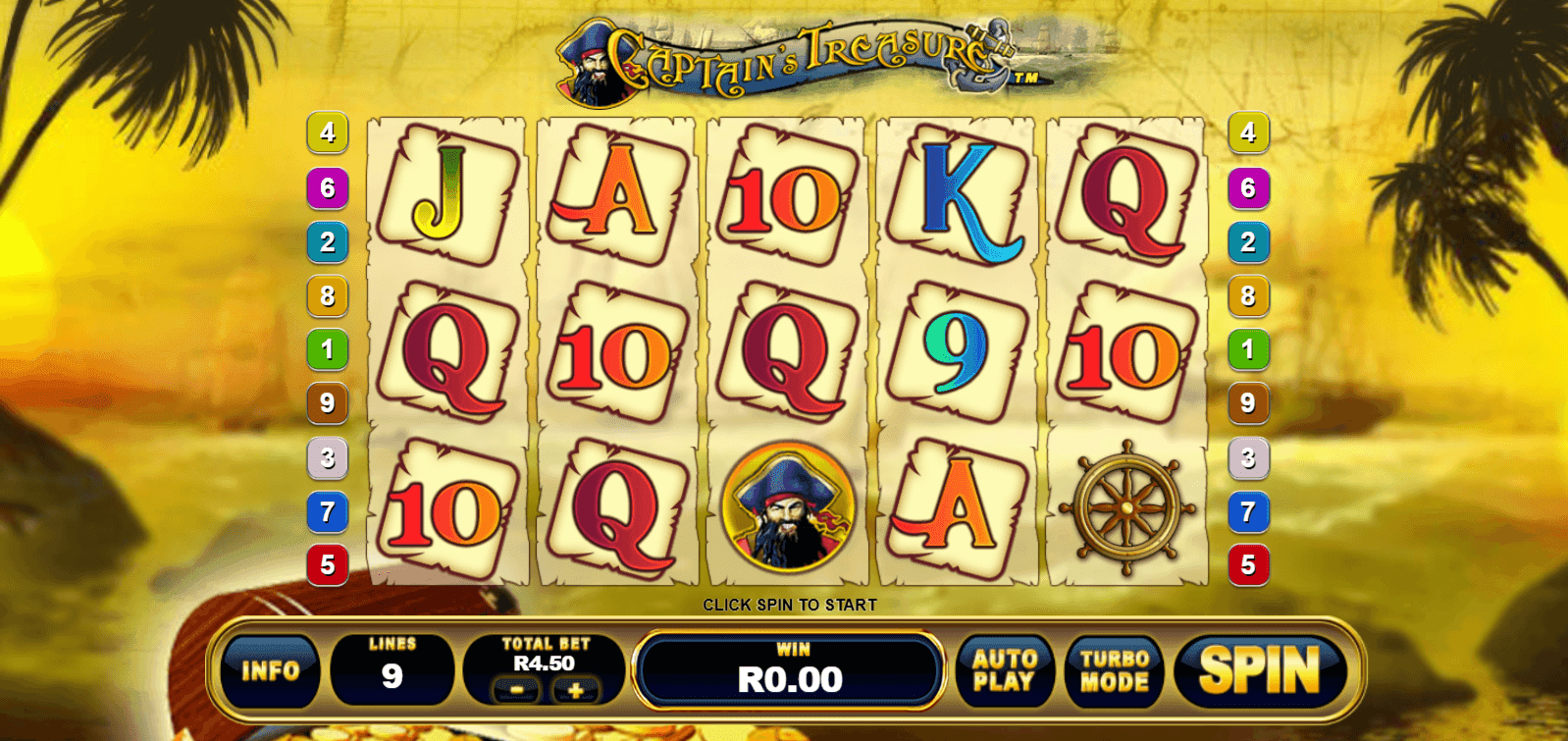The height and width of the screenshot is (741, 1568).
Task: Click payline 7 on the right side
Action: point(1248,510)
